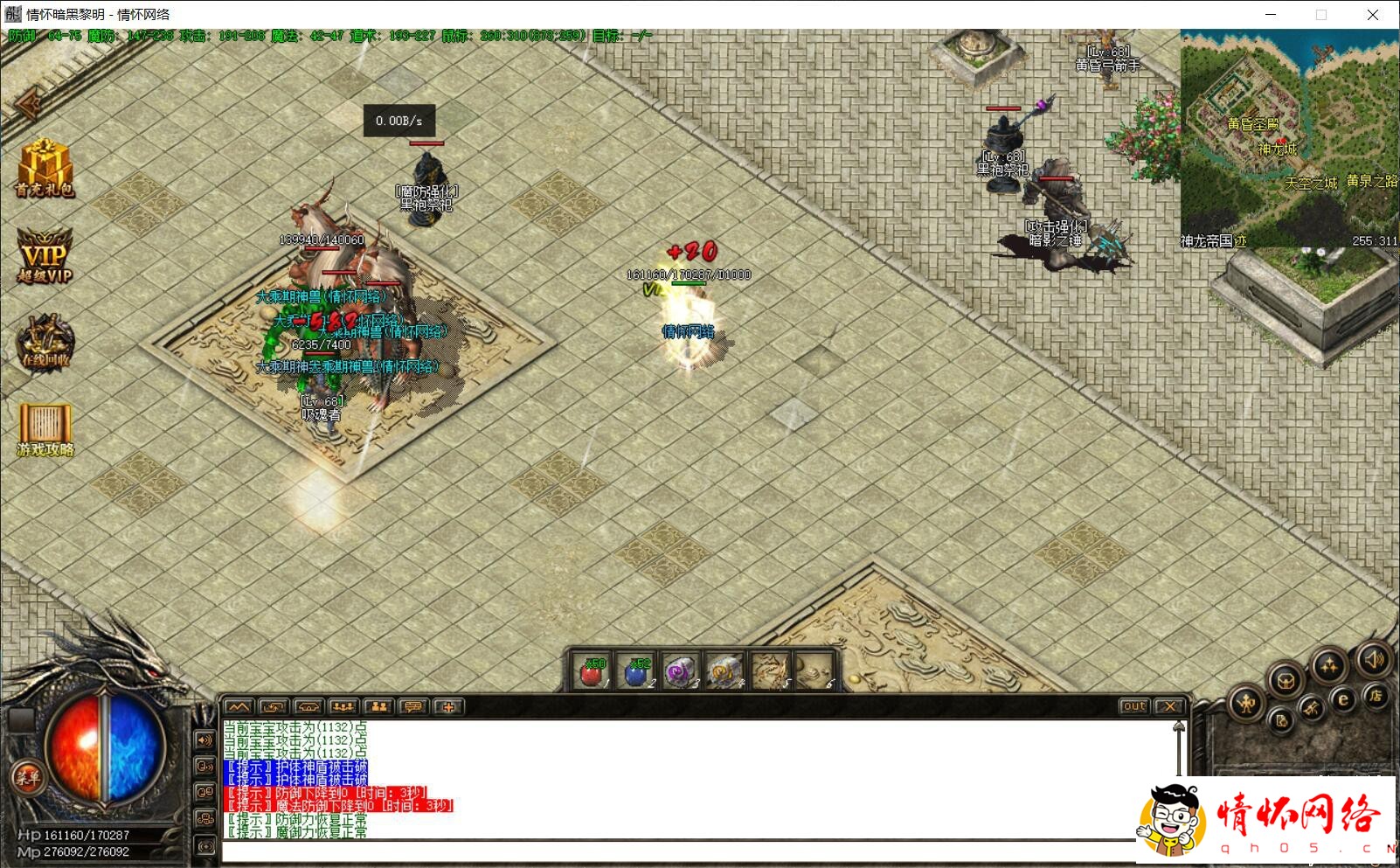Use the gold scroll in hotbar slot 4
The width and height of the screenshot is (1400, 868).
tap(724, 672)
